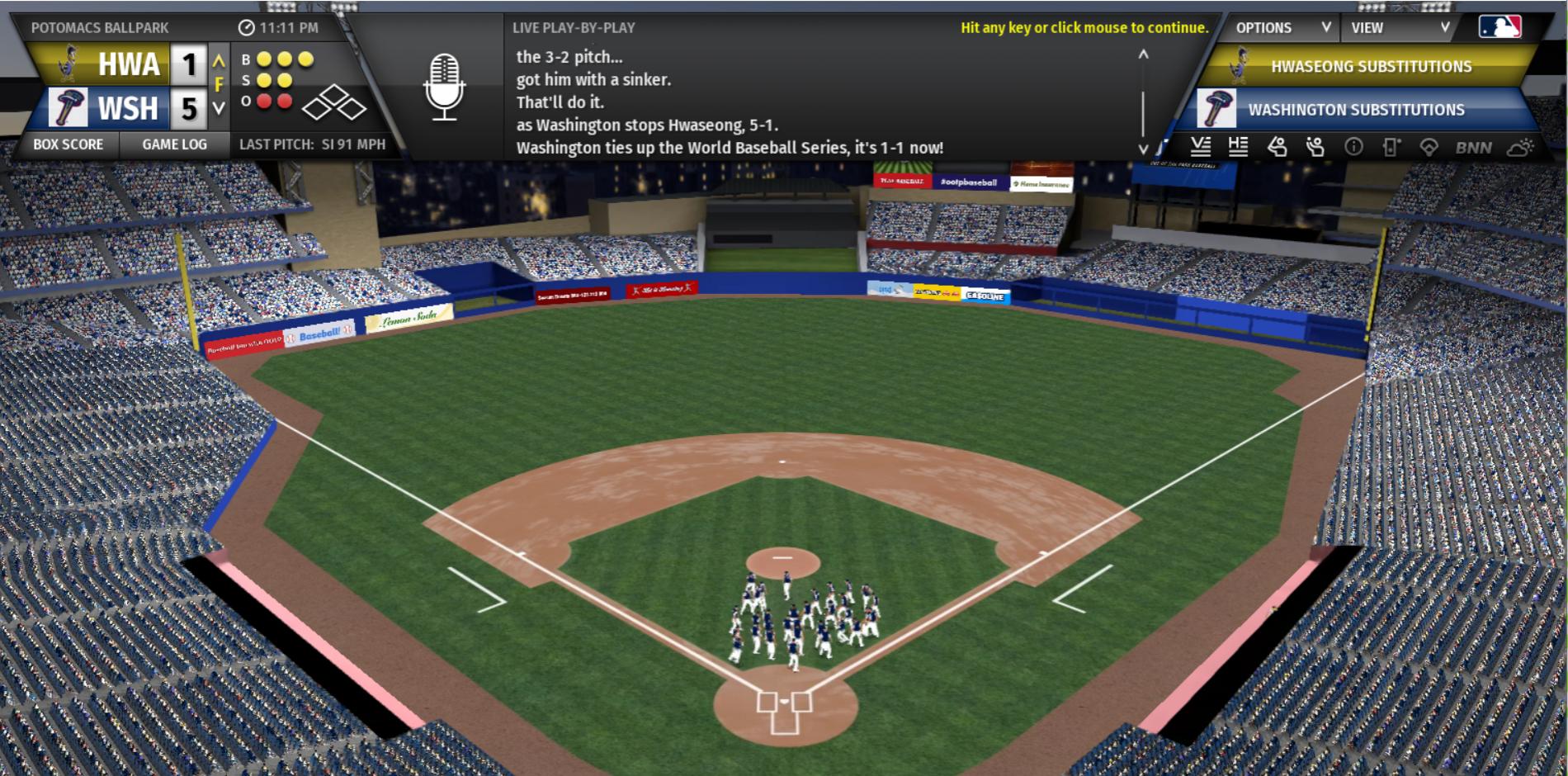Click the play-by-play scroll up arrow

(1143, 54)
